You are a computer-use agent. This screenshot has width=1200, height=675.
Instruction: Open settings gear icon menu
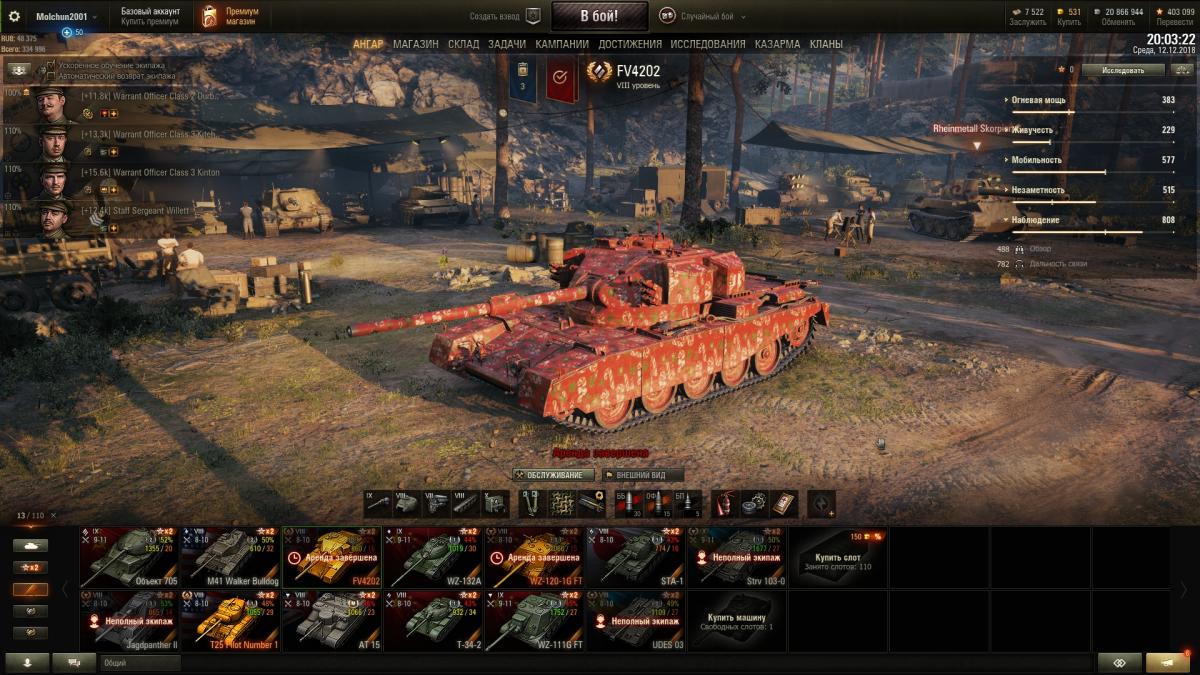pyautogui.click(x=15, y=16)
